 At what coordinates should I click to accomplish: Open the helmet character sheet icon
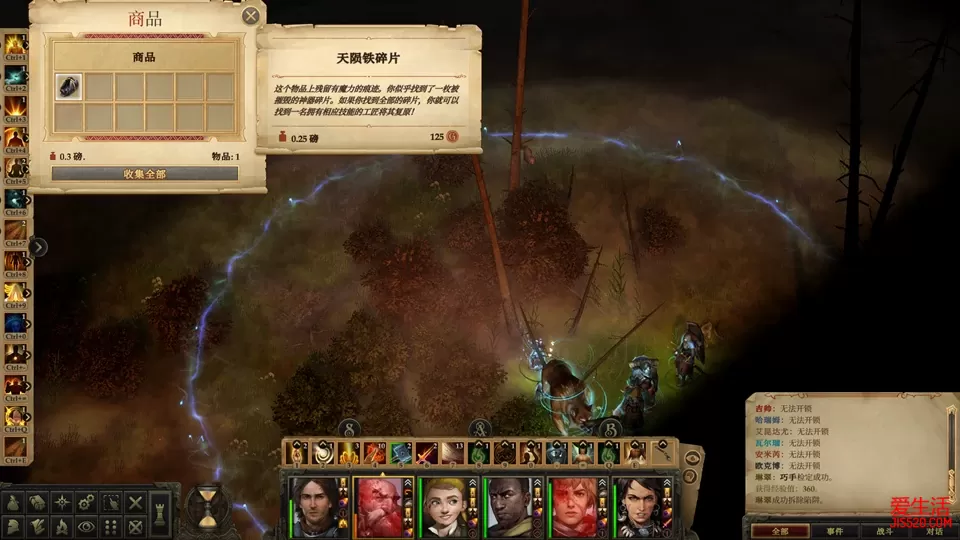pyautogui.click(x=15, y=526)
